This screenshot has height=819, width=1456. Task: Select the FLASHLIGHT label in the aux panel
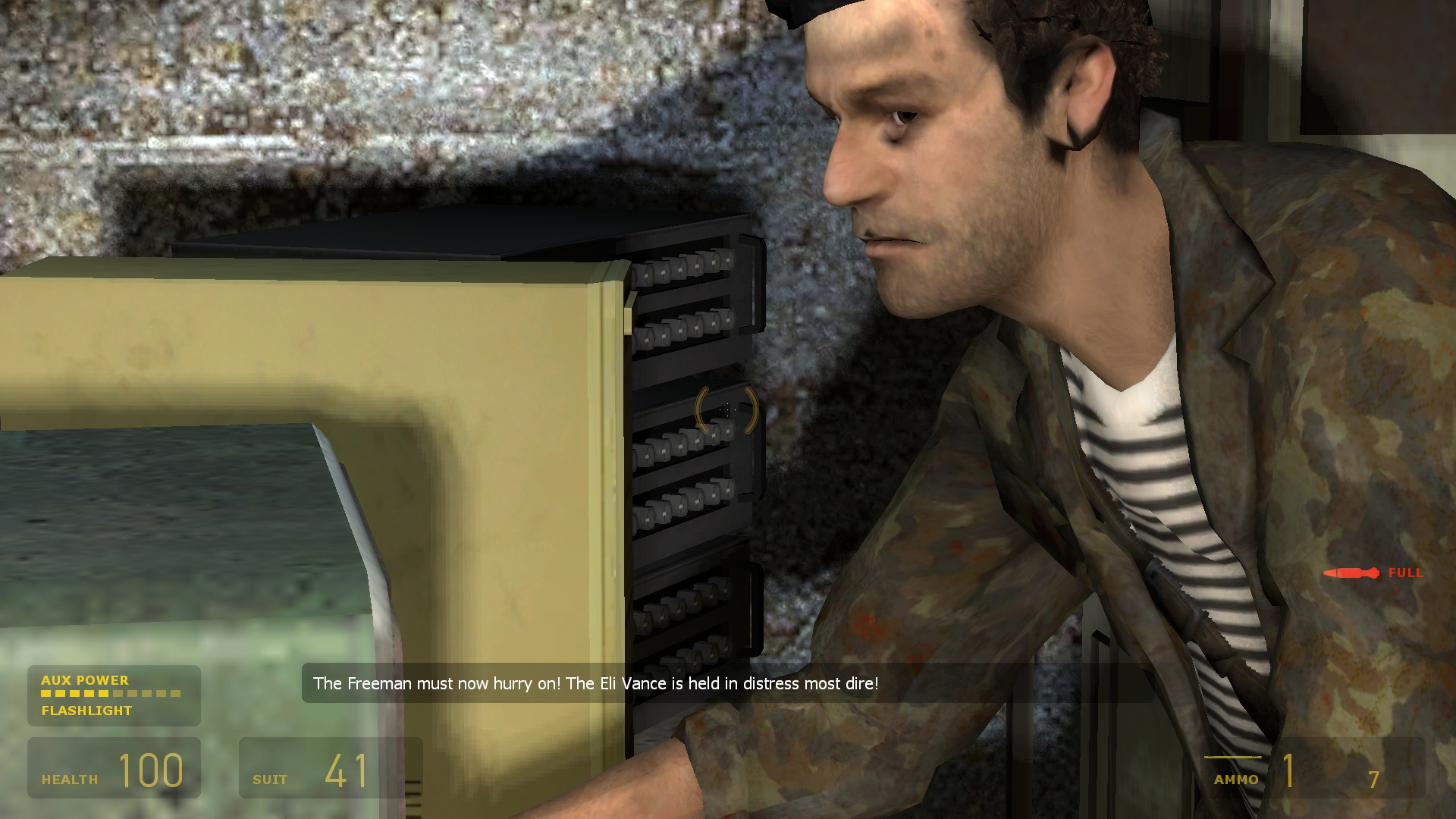coord(86,711)
